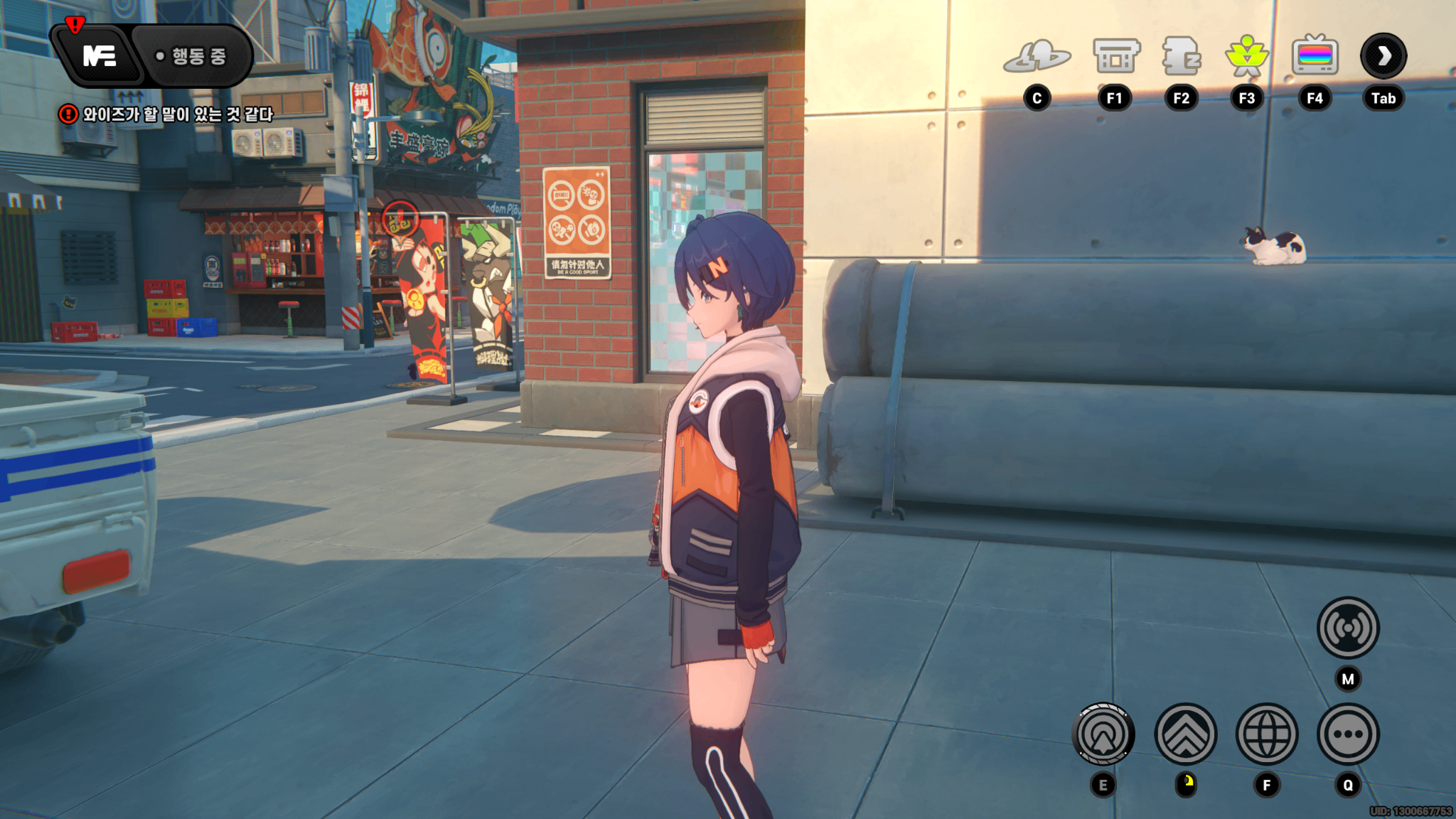Image resolution: width=1456 pixels, height=819 pixels.
Task: Expand the top menu with the arrow button
Action: pyautogui.click(x=1383, y=56)
